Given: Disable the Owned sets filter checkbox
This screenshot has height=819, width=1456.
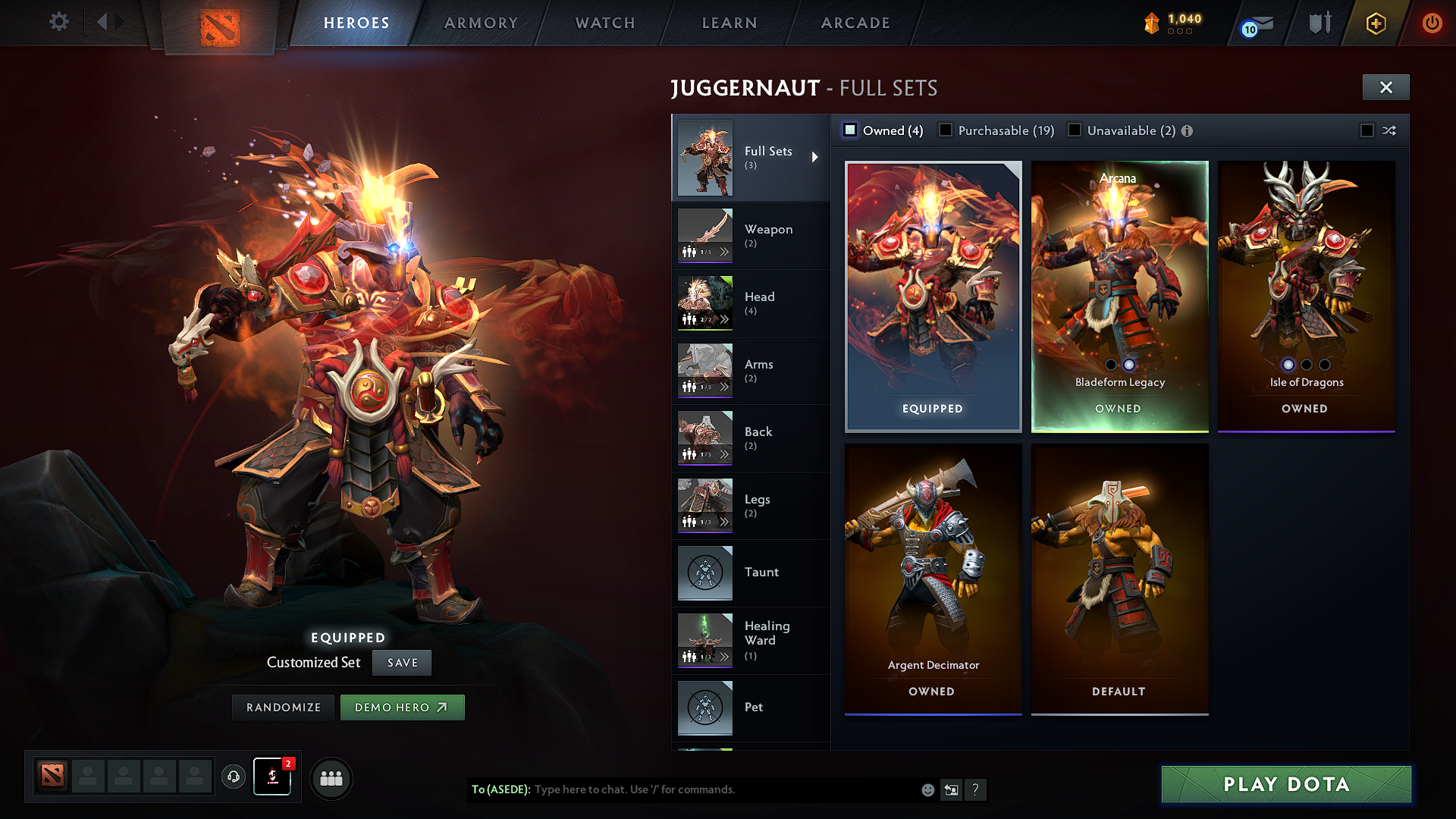Looking at the screenshot, I should [x=850, y=130].
